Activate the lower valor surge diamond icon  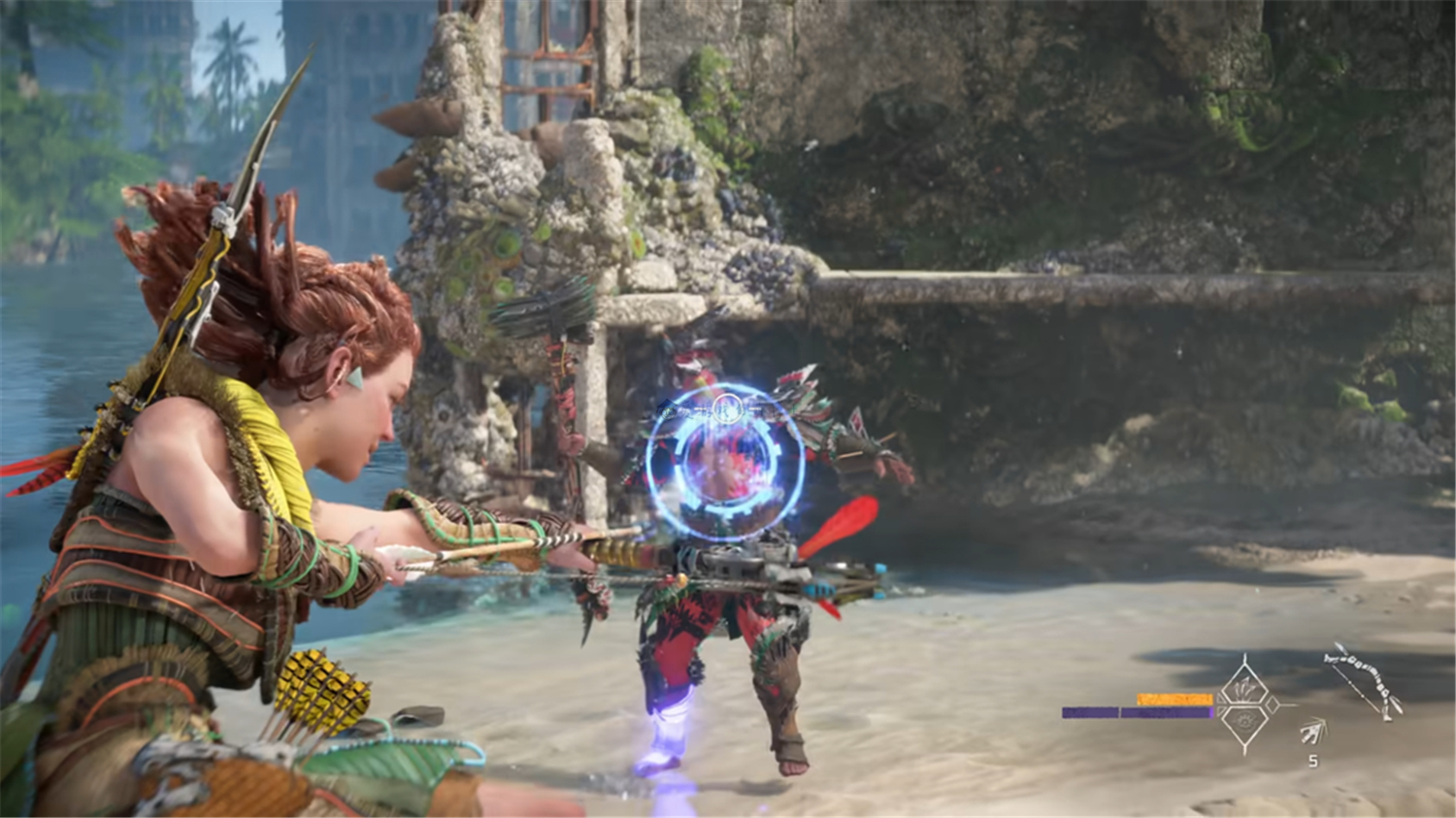[x=1245, y=723]
